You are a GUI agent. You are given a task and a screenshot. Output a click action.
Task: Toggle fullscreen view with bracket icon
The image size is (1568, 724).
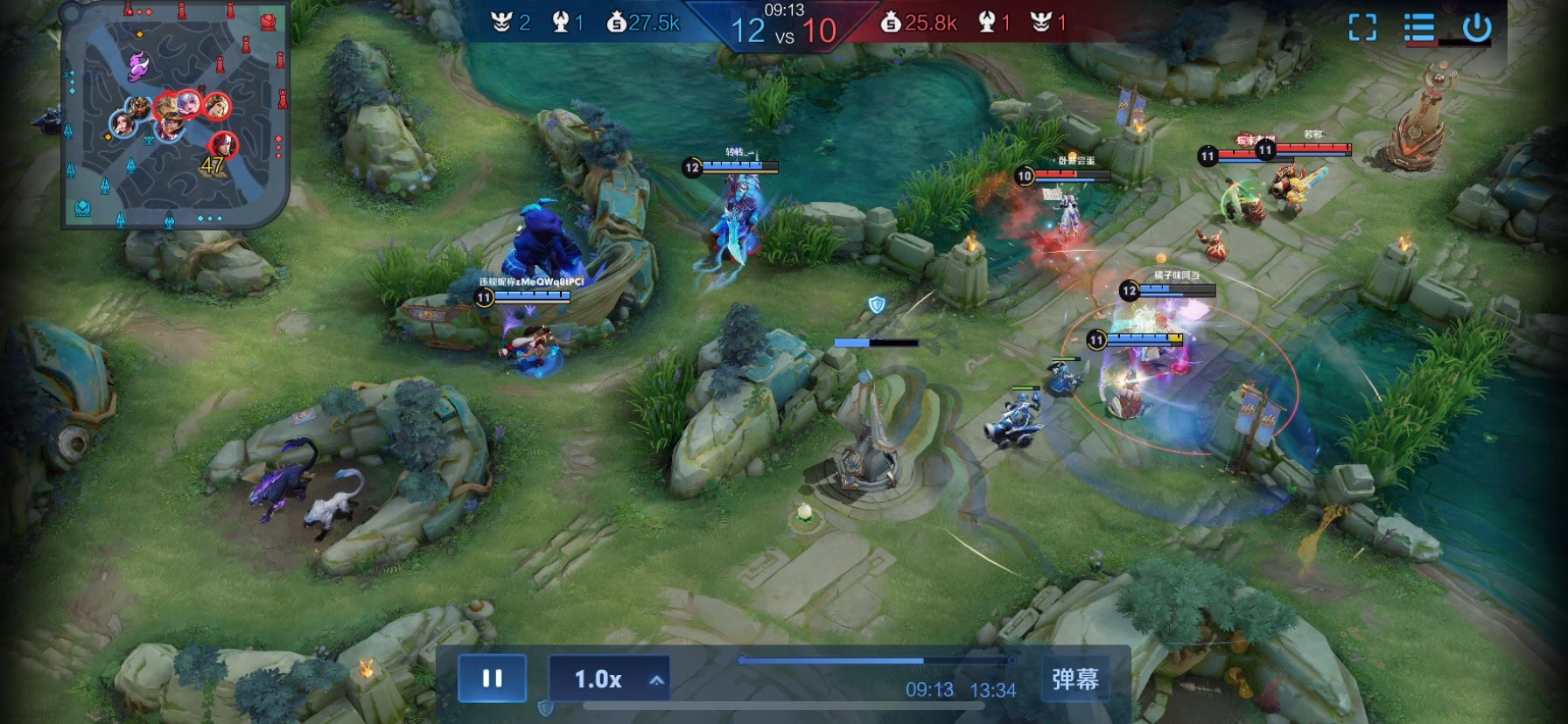tap(1362, 28)
